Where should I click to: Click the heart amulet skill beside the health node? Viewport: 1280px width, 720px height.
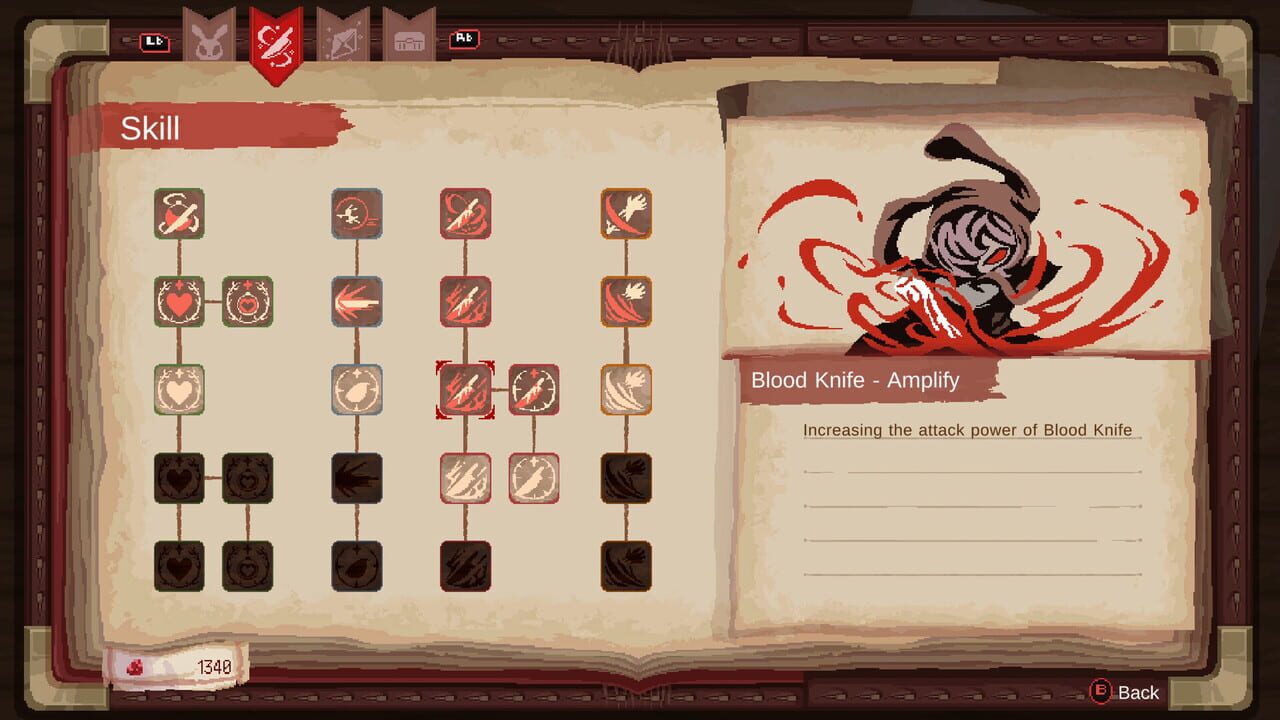(x=248, y=301)
